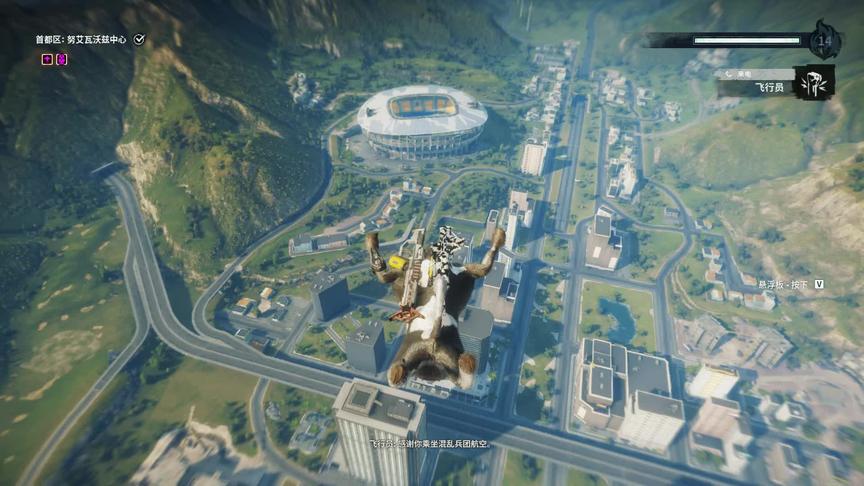
Task: Select the purple bracketed status icon
Action: click(62, 59)
